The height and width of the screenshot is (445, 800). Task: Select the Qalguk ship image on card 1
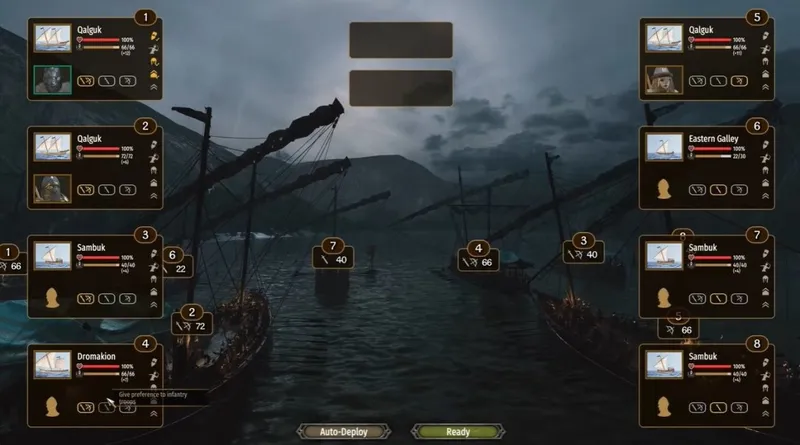pyautogui.click(x=52, y=38)
